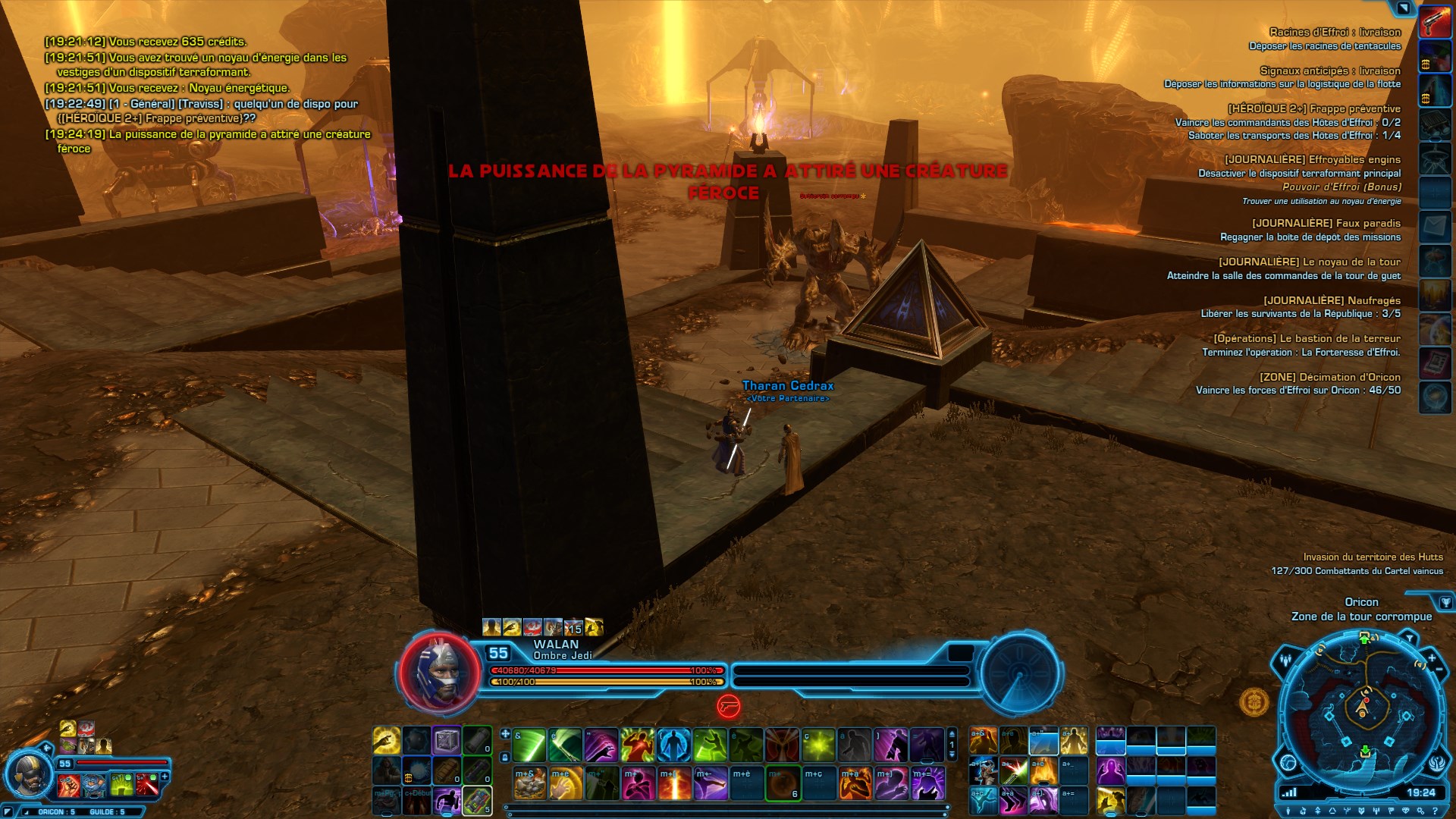Toggle quickbar move mode with the crosshair icon
The image size is (1456, 819).
[x=505, y=733]
